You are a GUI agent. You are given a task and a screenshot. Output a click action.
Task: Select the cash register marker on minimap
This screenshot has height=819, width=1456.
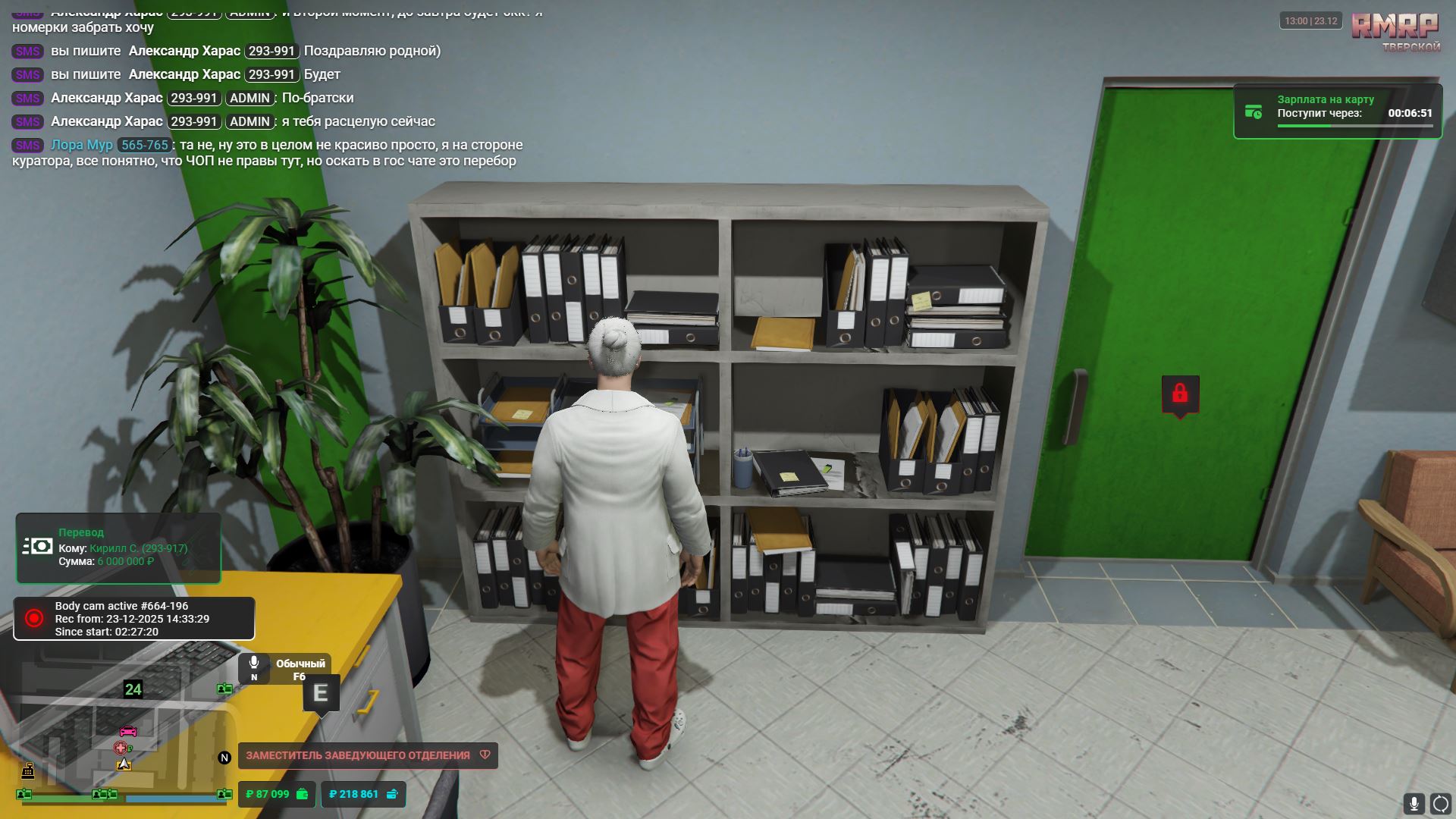coord(28,771)
